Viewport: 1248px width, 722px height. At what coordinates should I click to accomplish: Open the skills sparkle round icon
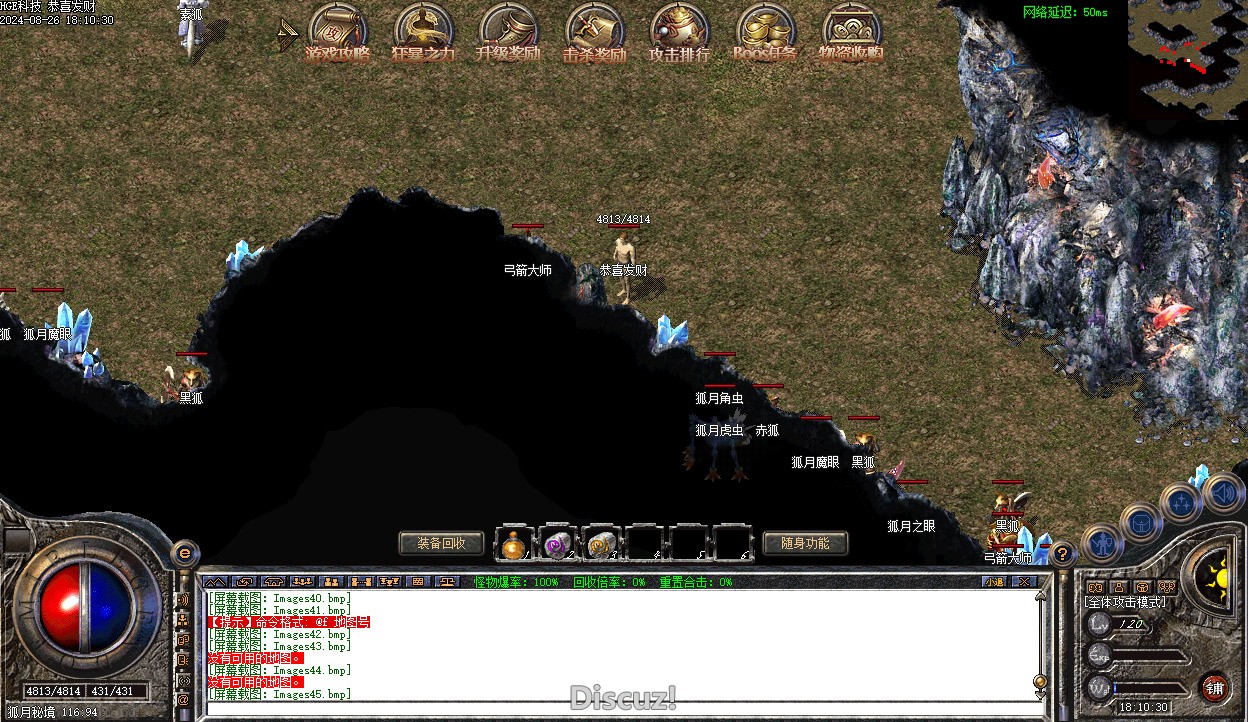click(1181, 503)
